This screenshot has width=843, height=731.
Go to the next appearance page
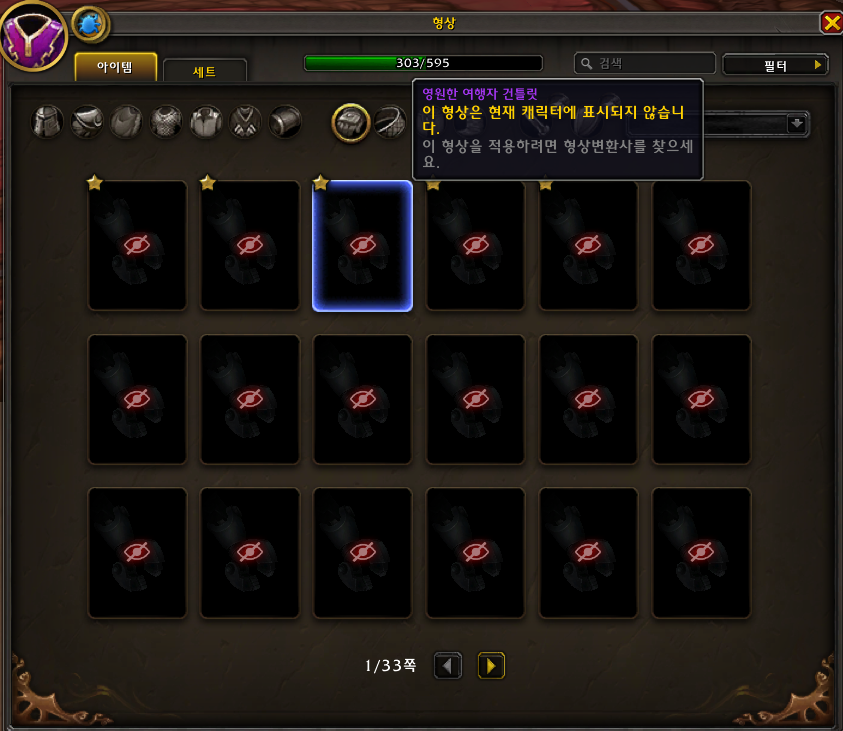point(491,665)
